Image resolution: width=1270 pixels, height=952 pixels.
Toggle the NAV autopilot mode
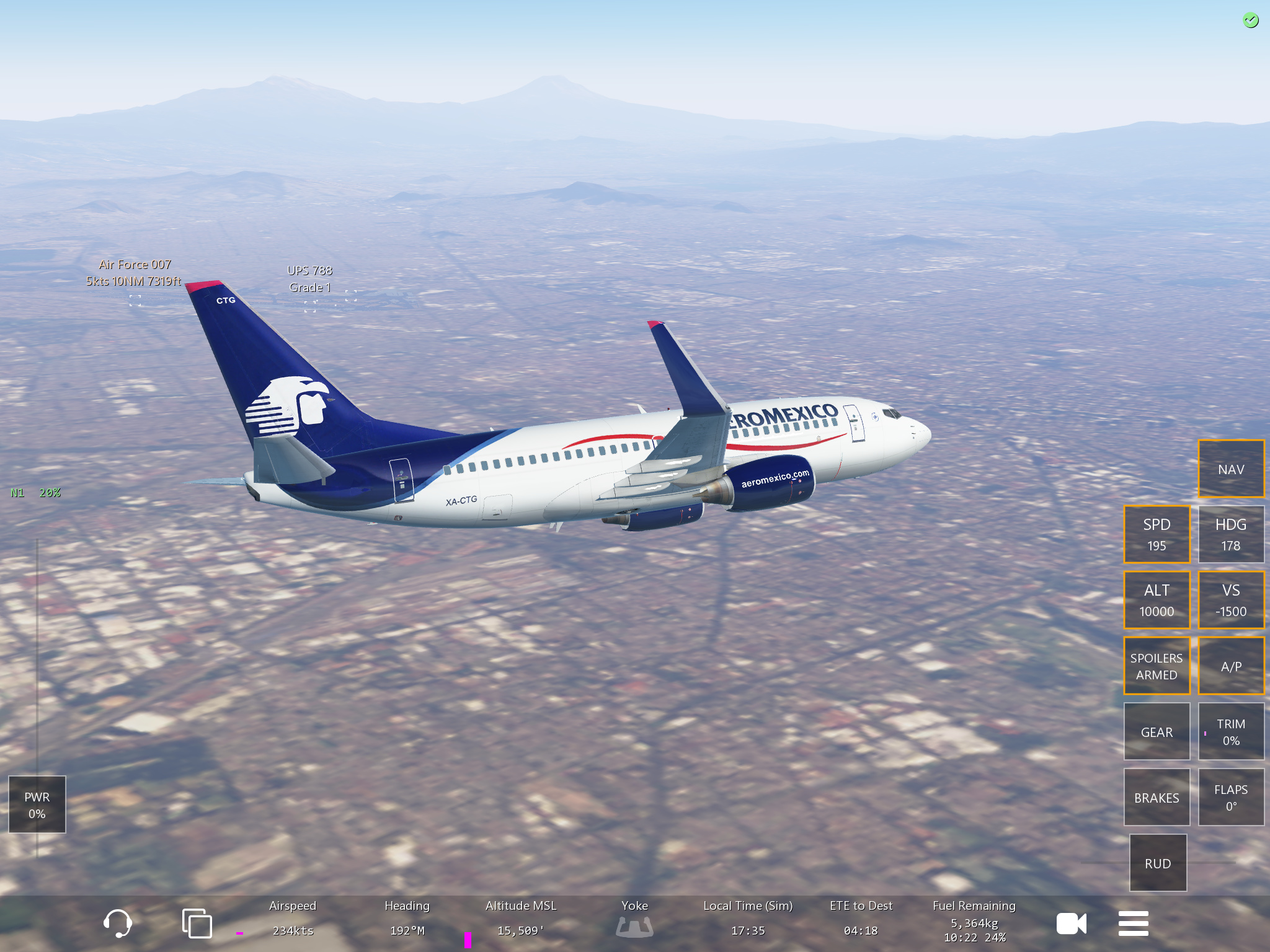pos(1230,469)
